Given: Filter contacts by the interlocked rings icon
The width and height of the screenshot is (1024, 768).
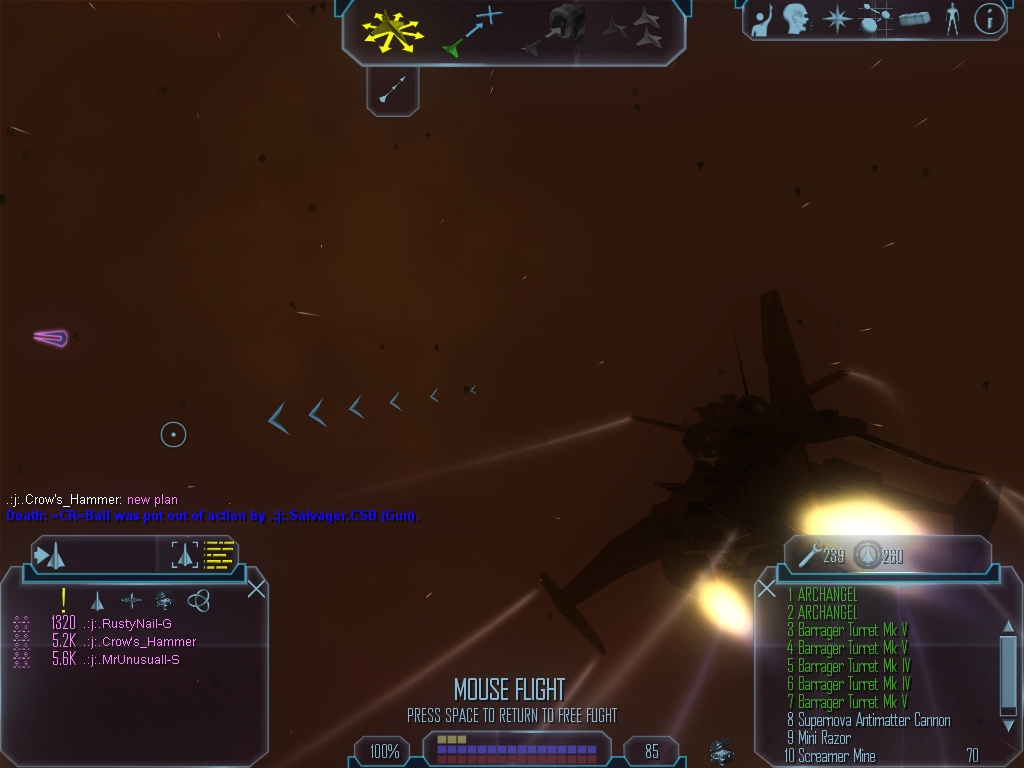Looking at the screenshot, I should click(199, 600).
